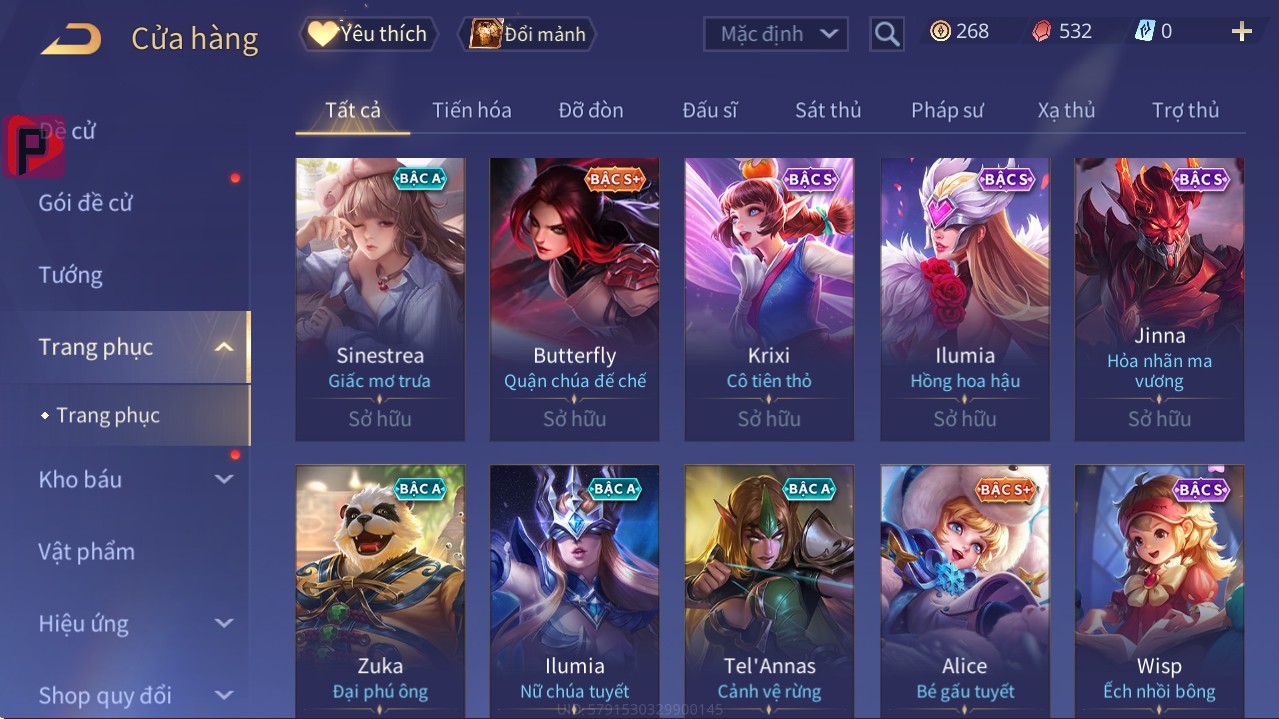
Task: Switch to the Đỡ đòn tab
Action: (x=590, y=110)
